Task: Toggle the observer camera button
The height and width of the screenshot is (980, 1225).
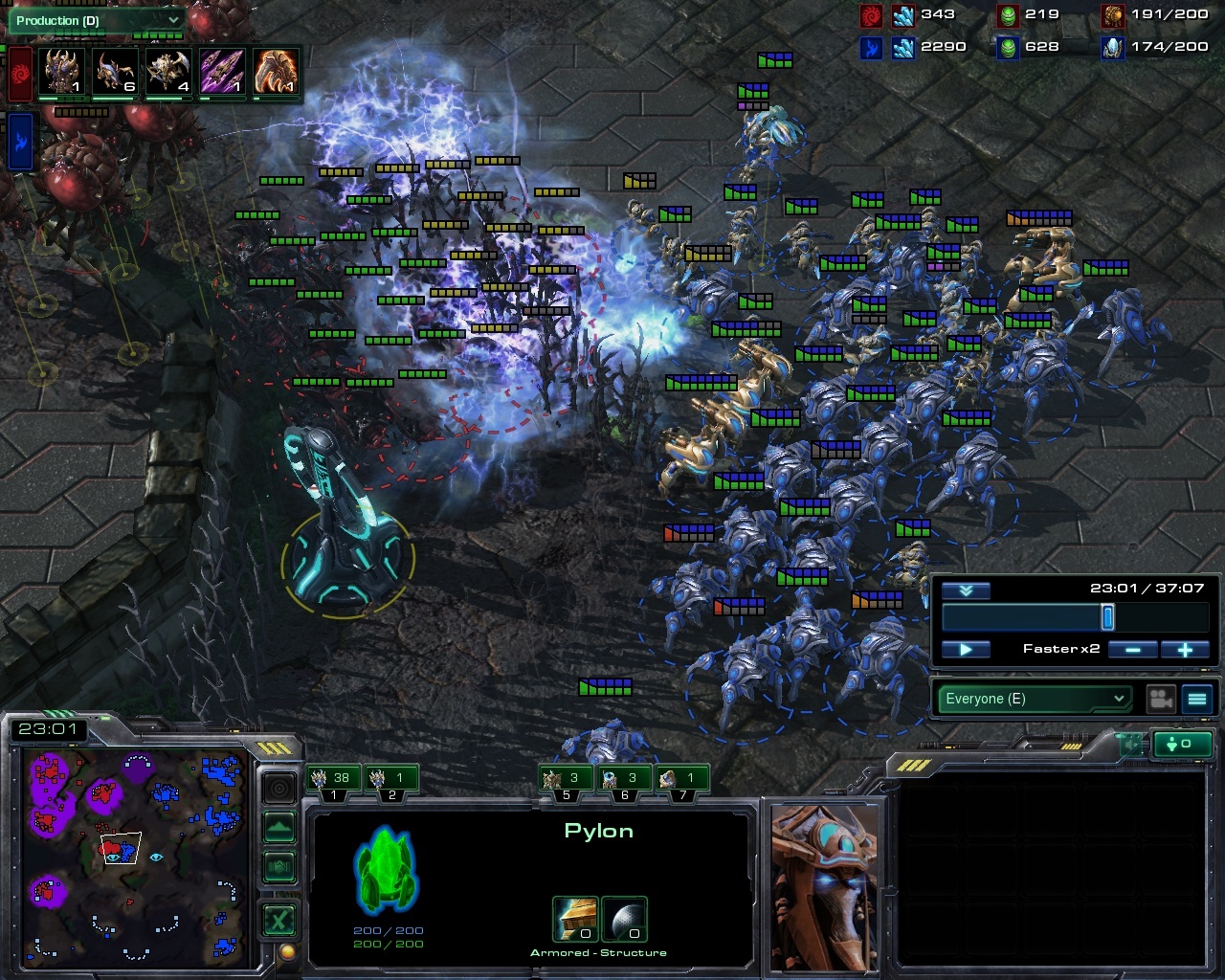Action: tap(1161, 699)
